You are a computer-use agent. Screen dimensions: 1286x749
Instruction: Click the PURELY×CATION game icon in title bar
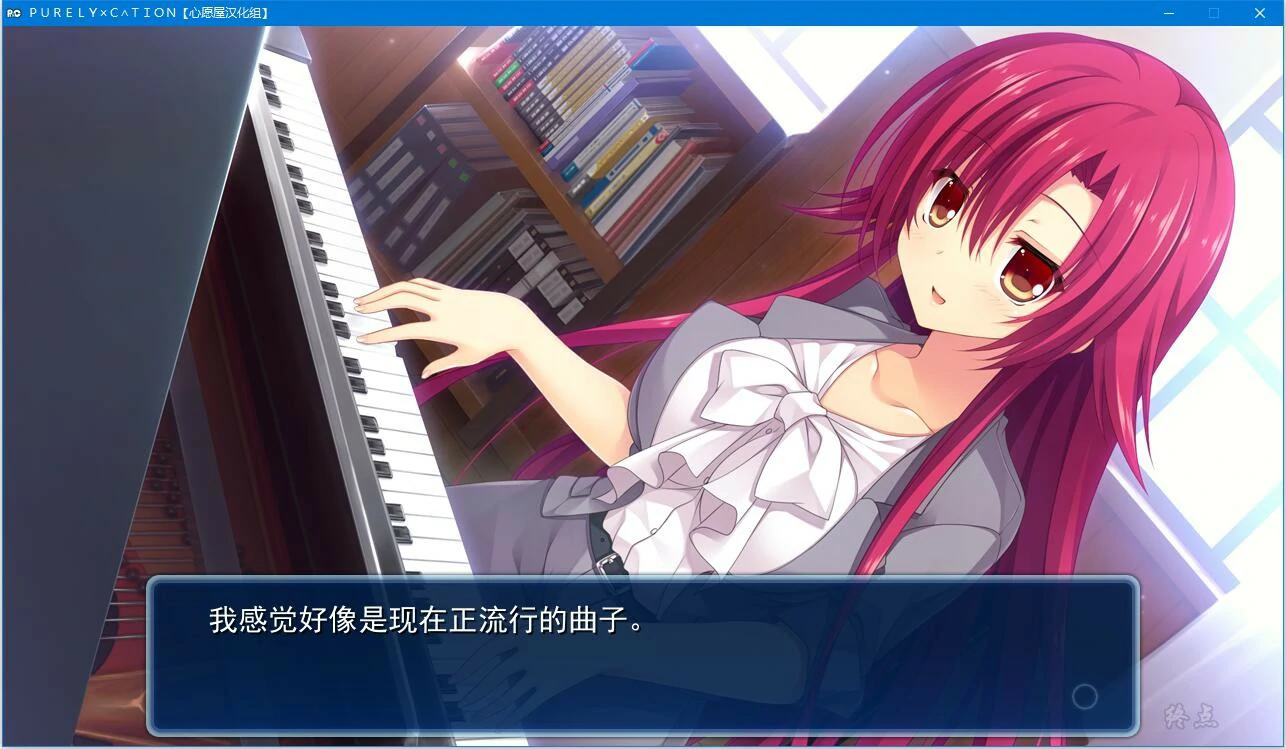(11, 12)
